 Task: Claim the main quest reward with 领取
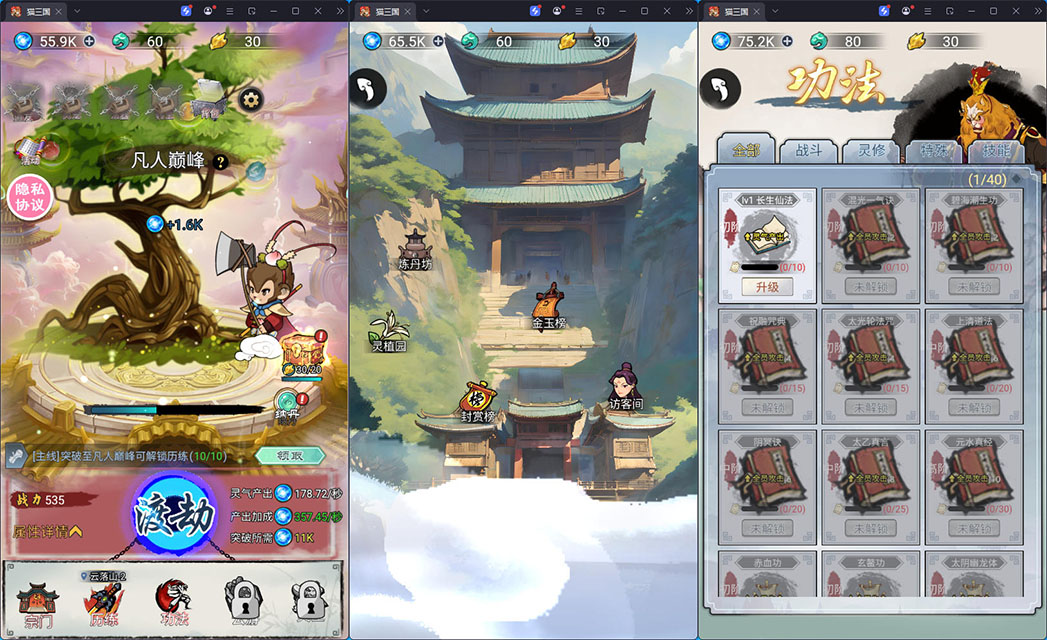[290, 455]
